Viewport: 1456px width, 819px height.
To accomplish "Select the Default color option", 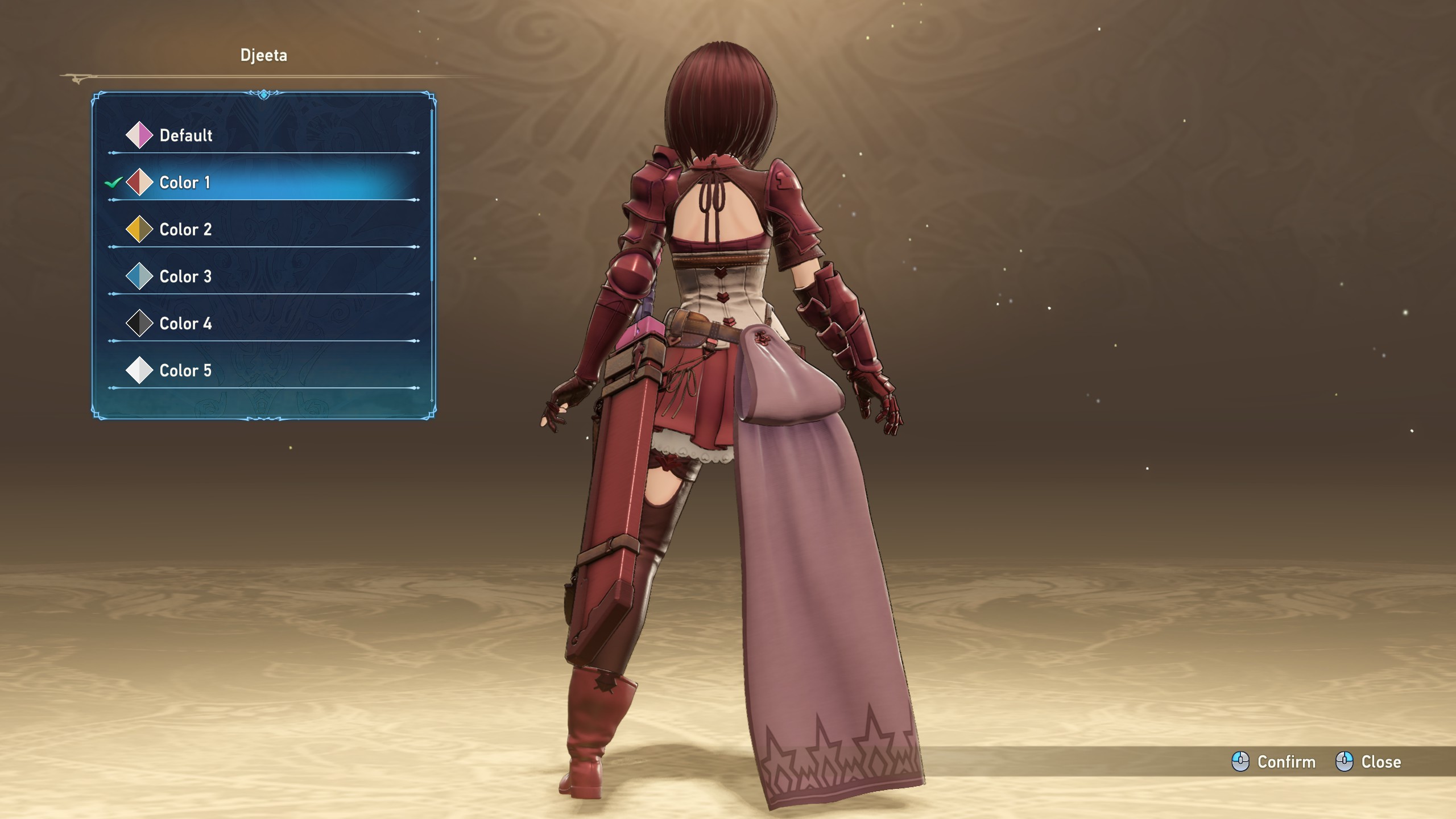I will click(185, 135).
